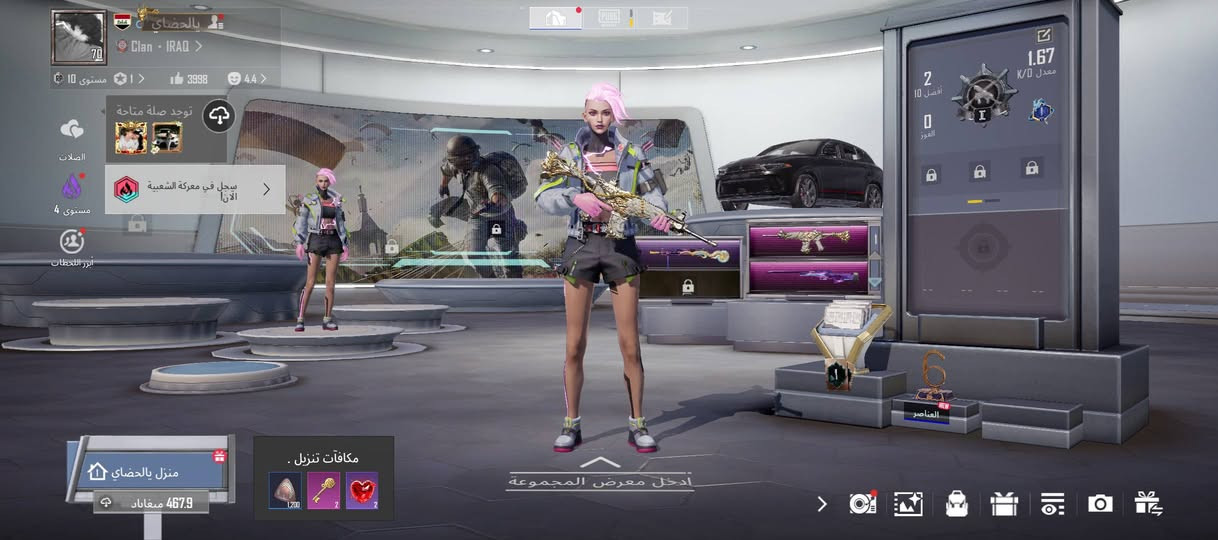This screenshot has width=1218, height=540.
Task: Open the cloud download button
Action: 219,117
